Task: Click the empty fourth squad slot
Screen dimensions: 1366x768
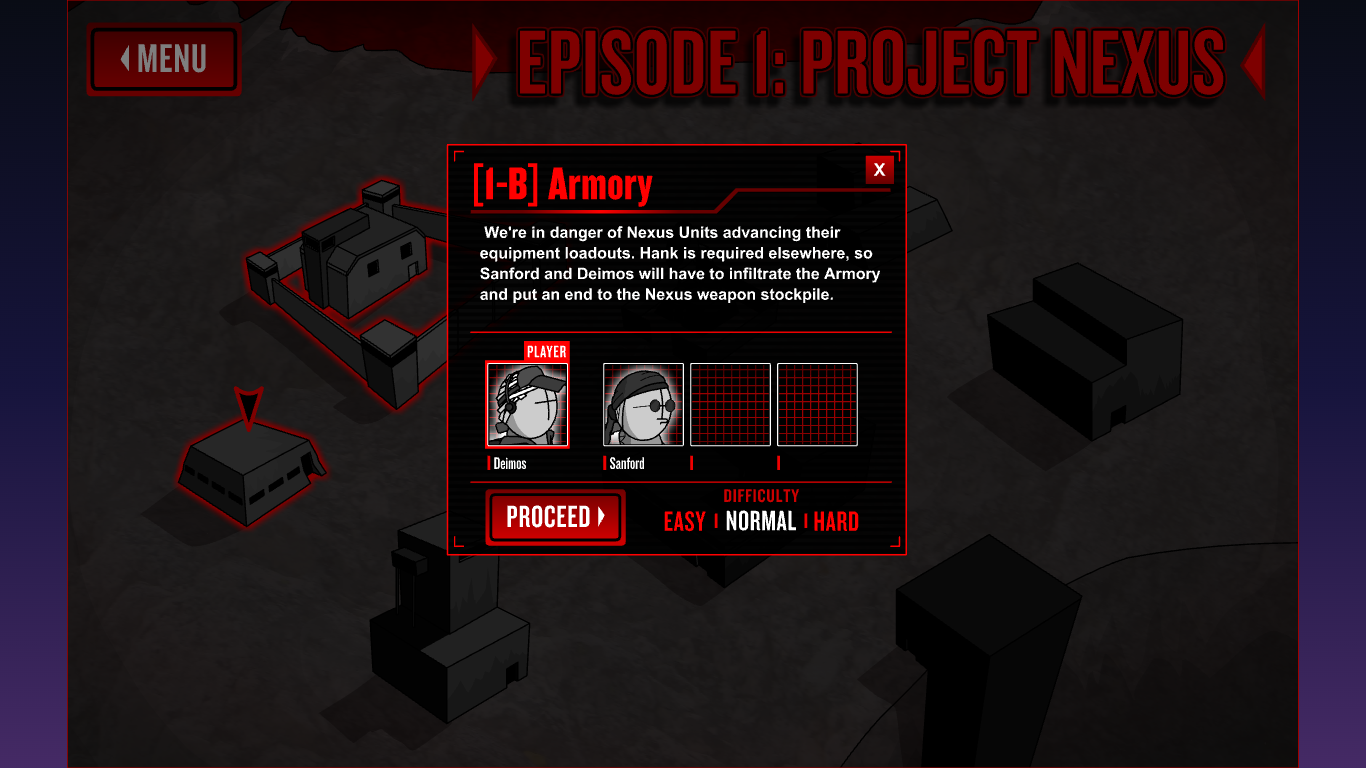Action: coord(818,405)
